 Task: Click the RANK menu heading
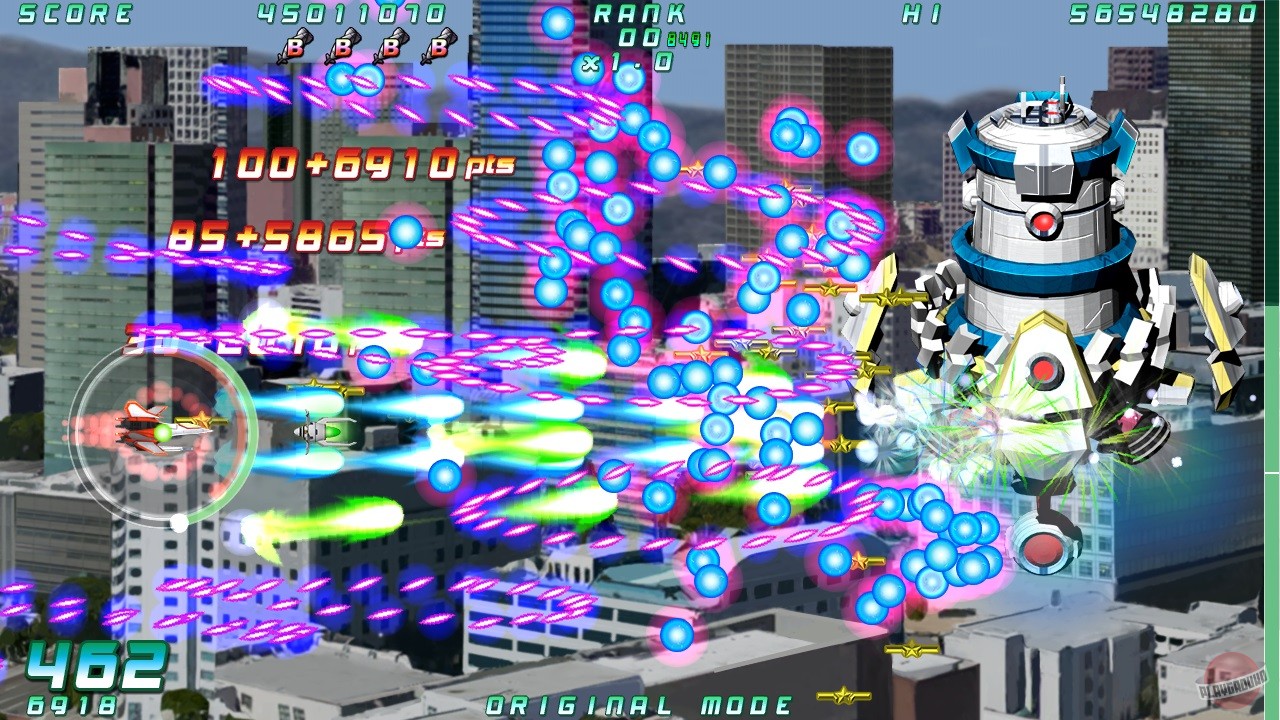tap(641, 14)
